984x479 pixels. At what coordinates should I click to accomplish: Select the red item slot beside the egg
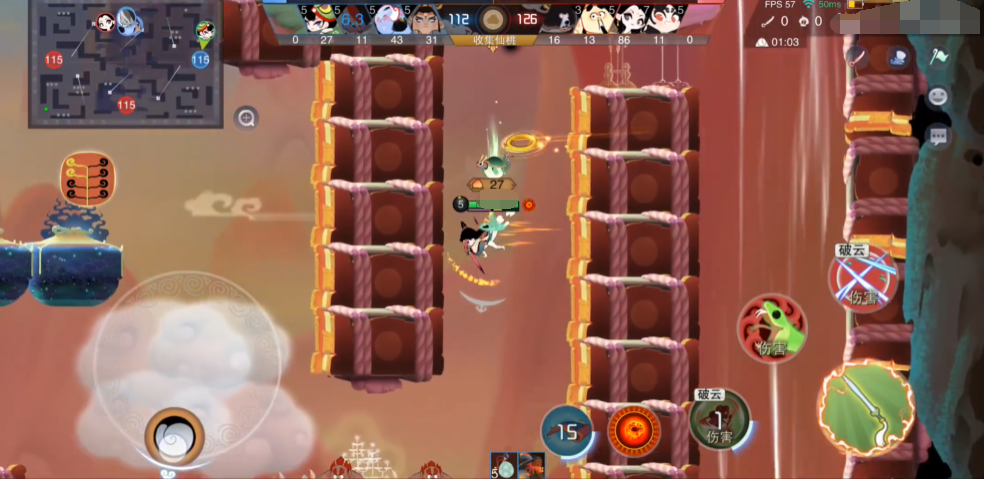531,465
